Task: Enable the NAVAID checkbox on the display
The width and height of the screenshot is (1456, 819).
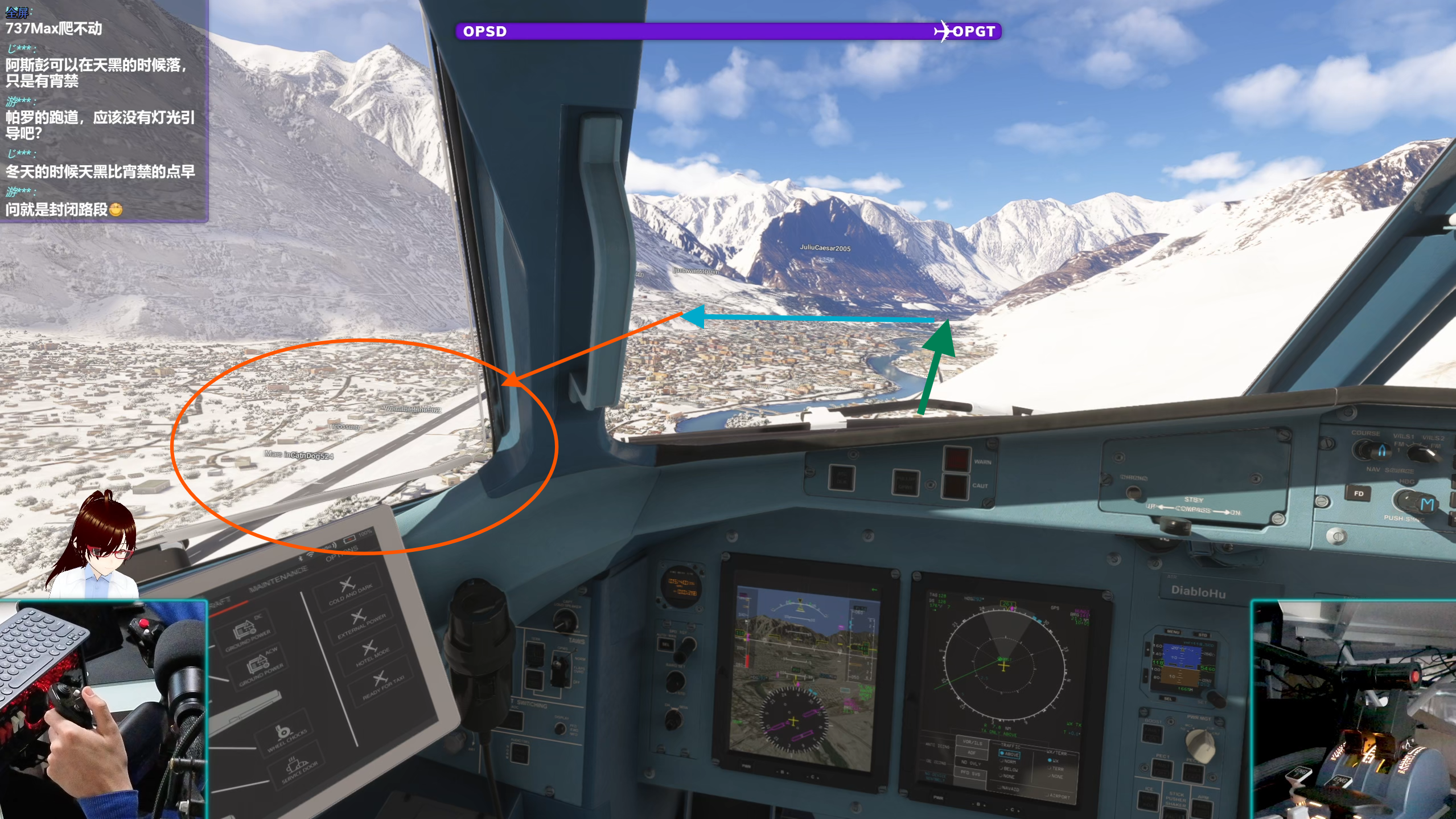Action: click(1009, 789)
